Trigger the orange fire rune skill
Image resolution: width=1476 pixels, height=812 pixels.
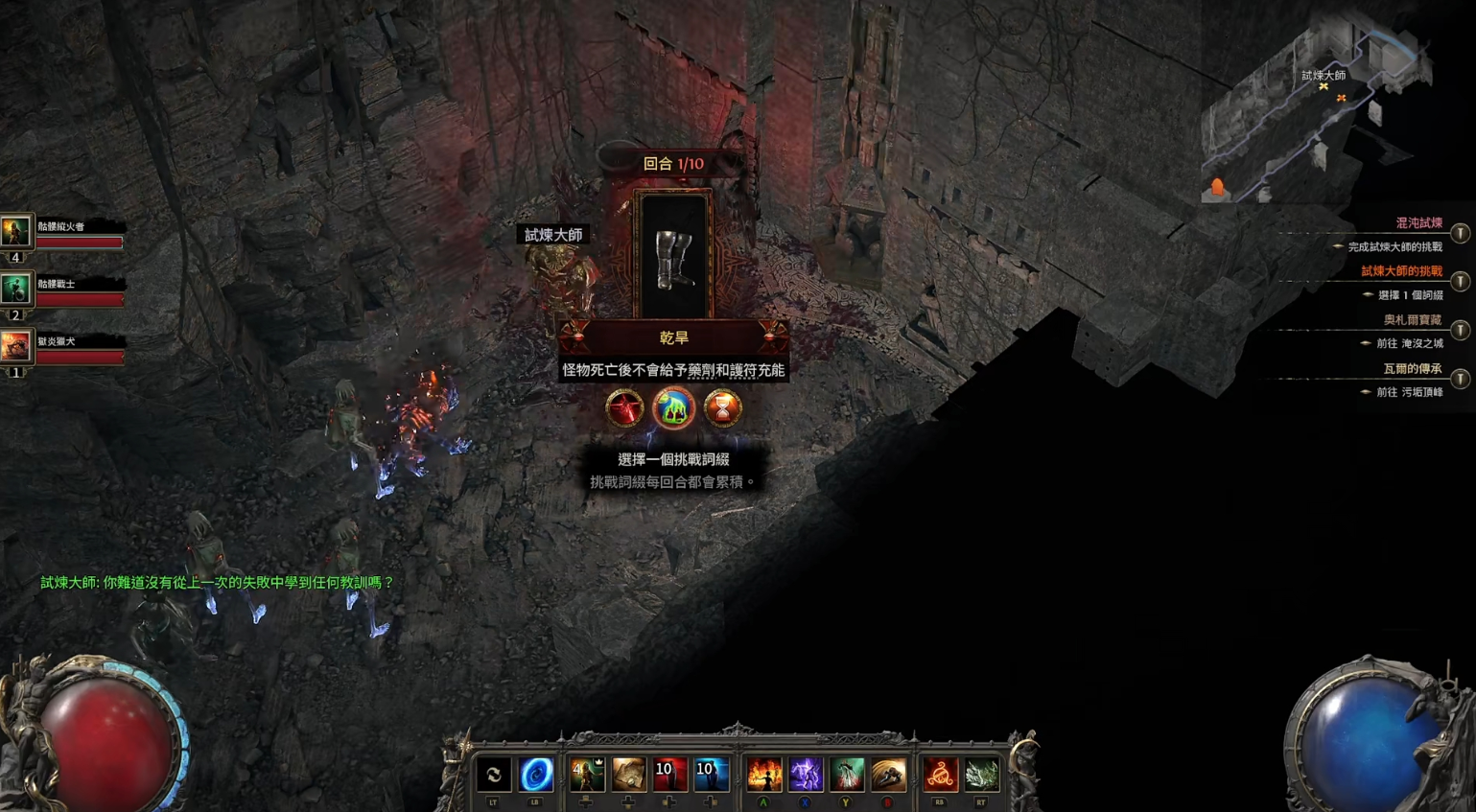point(940,775)
